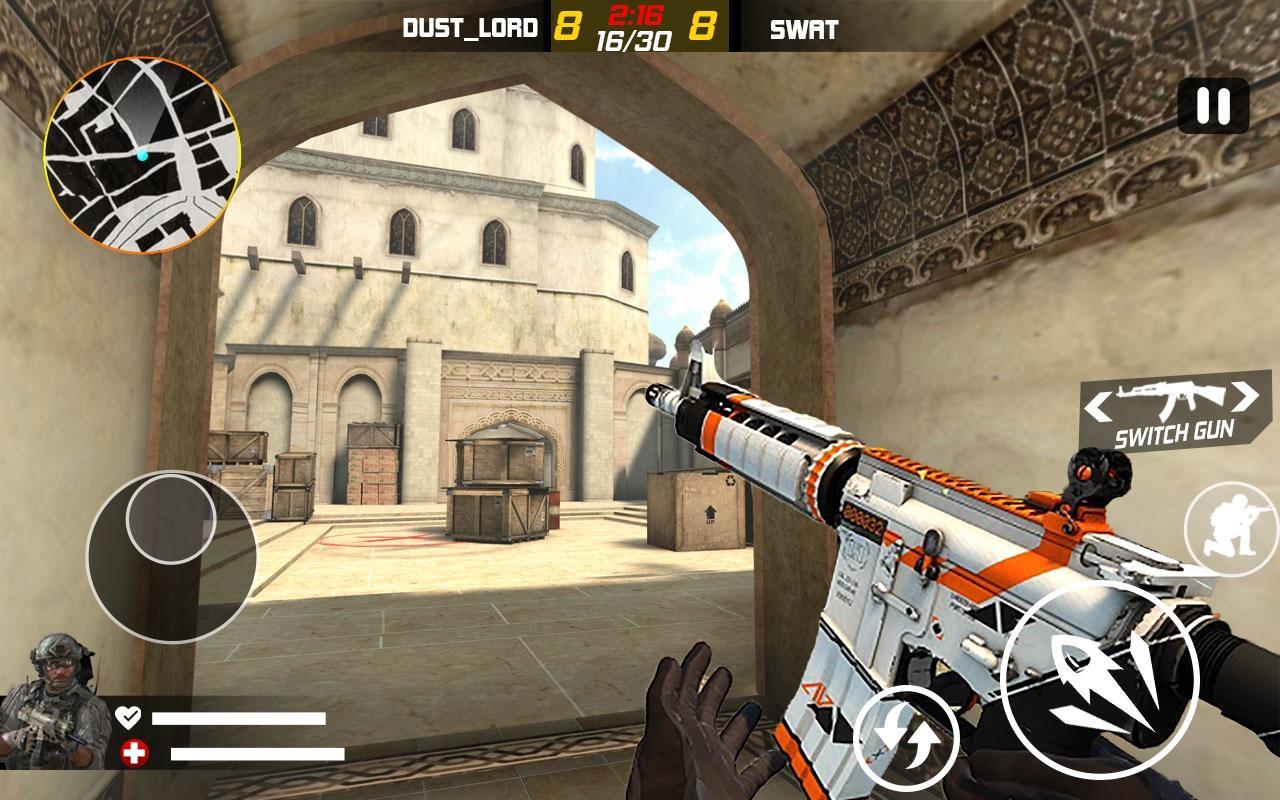
Task: Pause the game with the pause button
Action: [x=1213, y=105]
